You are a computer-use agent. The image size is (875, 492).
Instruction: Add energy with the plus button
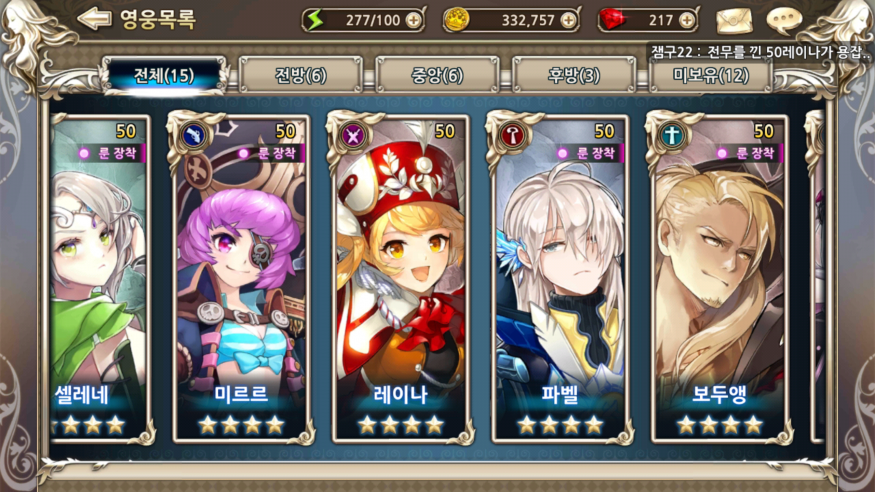(414, 19)
